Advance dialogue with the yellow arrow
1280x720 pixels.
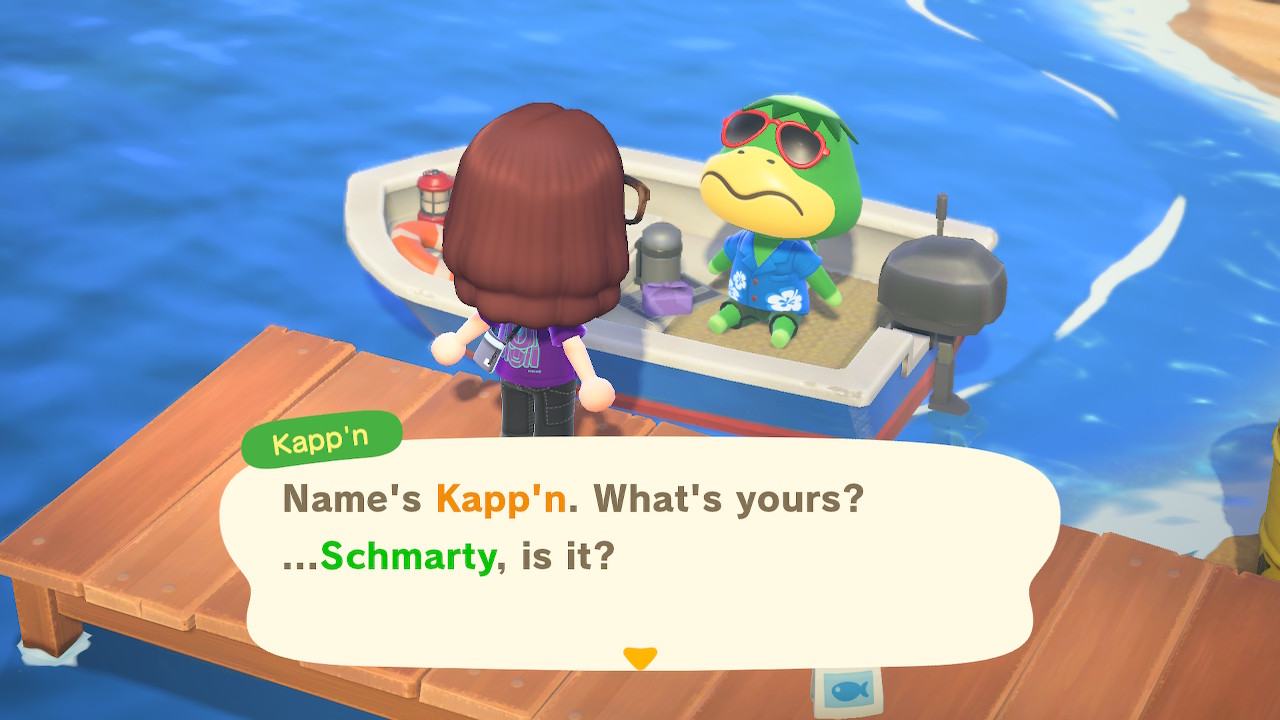click(x=639, y=657)
